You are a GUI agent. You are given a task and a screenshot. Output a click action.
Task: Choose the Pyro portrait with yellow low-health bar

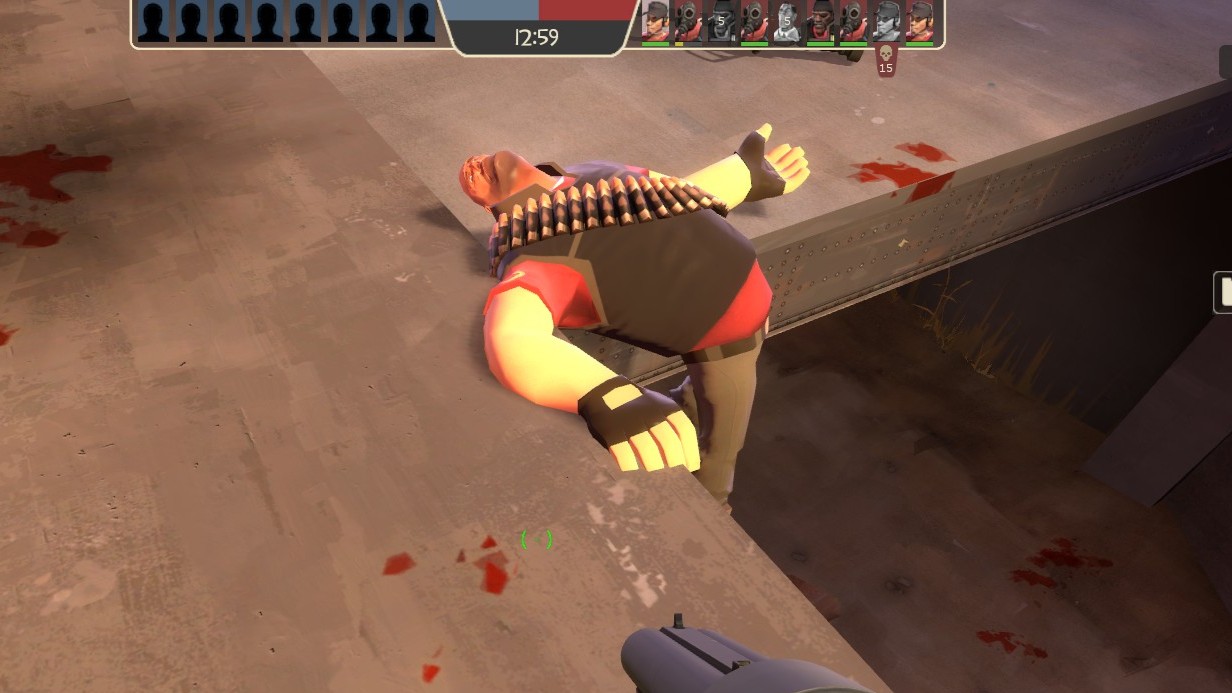(x=688, y=21)
